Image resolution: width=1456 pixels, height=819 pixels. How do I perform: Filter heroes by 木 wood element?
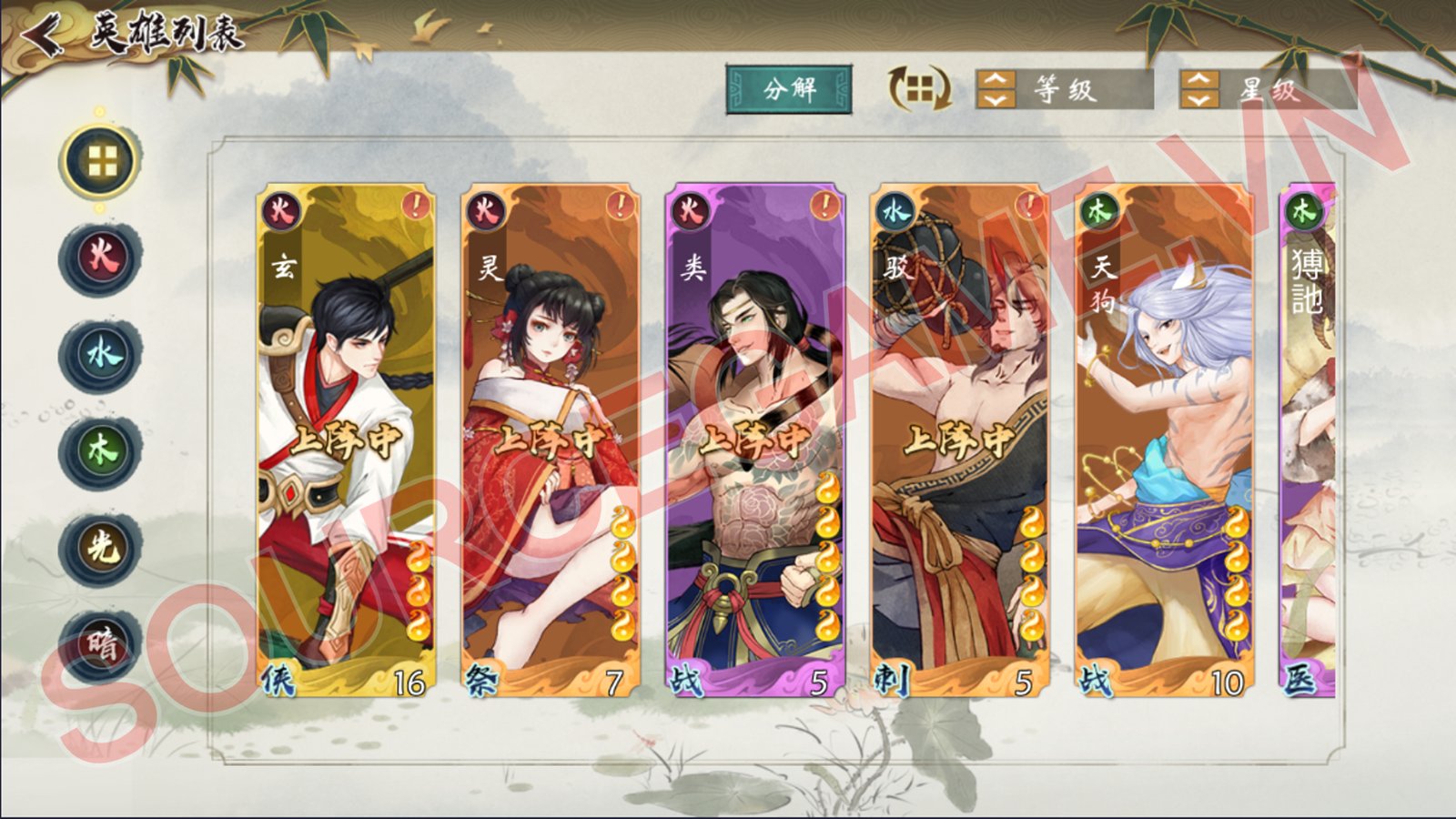pos(101,450)
